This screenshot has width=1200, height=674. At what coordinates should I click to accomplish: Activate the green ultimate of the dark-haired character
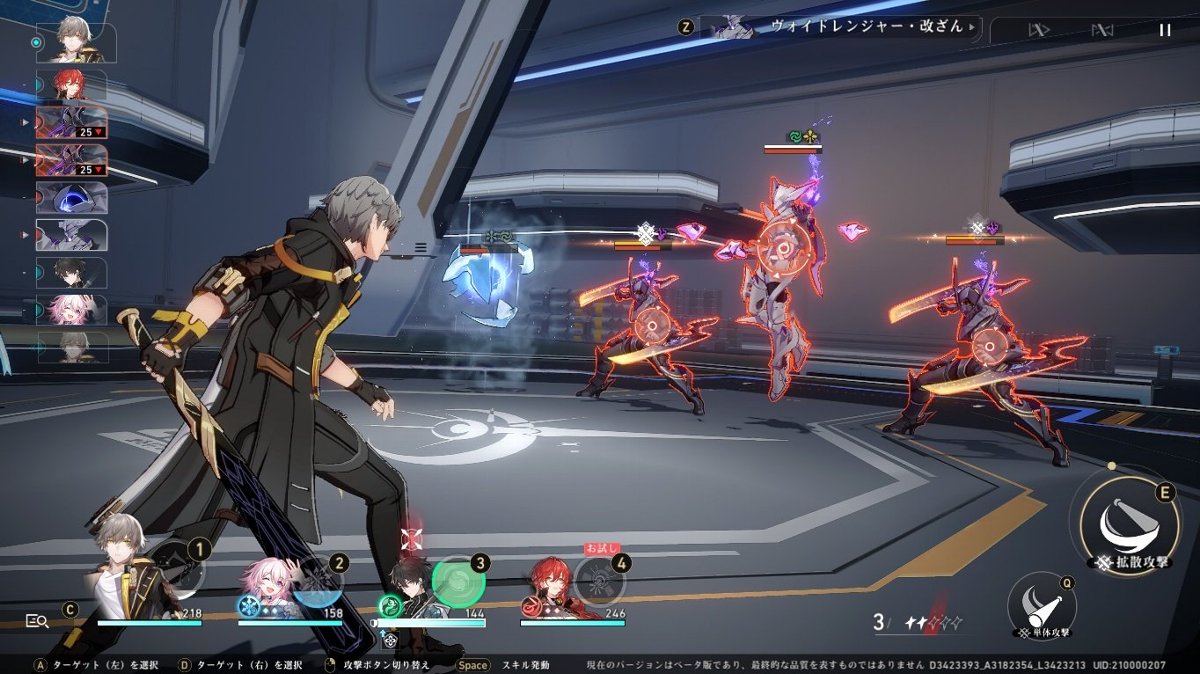[x=458, y=580]
